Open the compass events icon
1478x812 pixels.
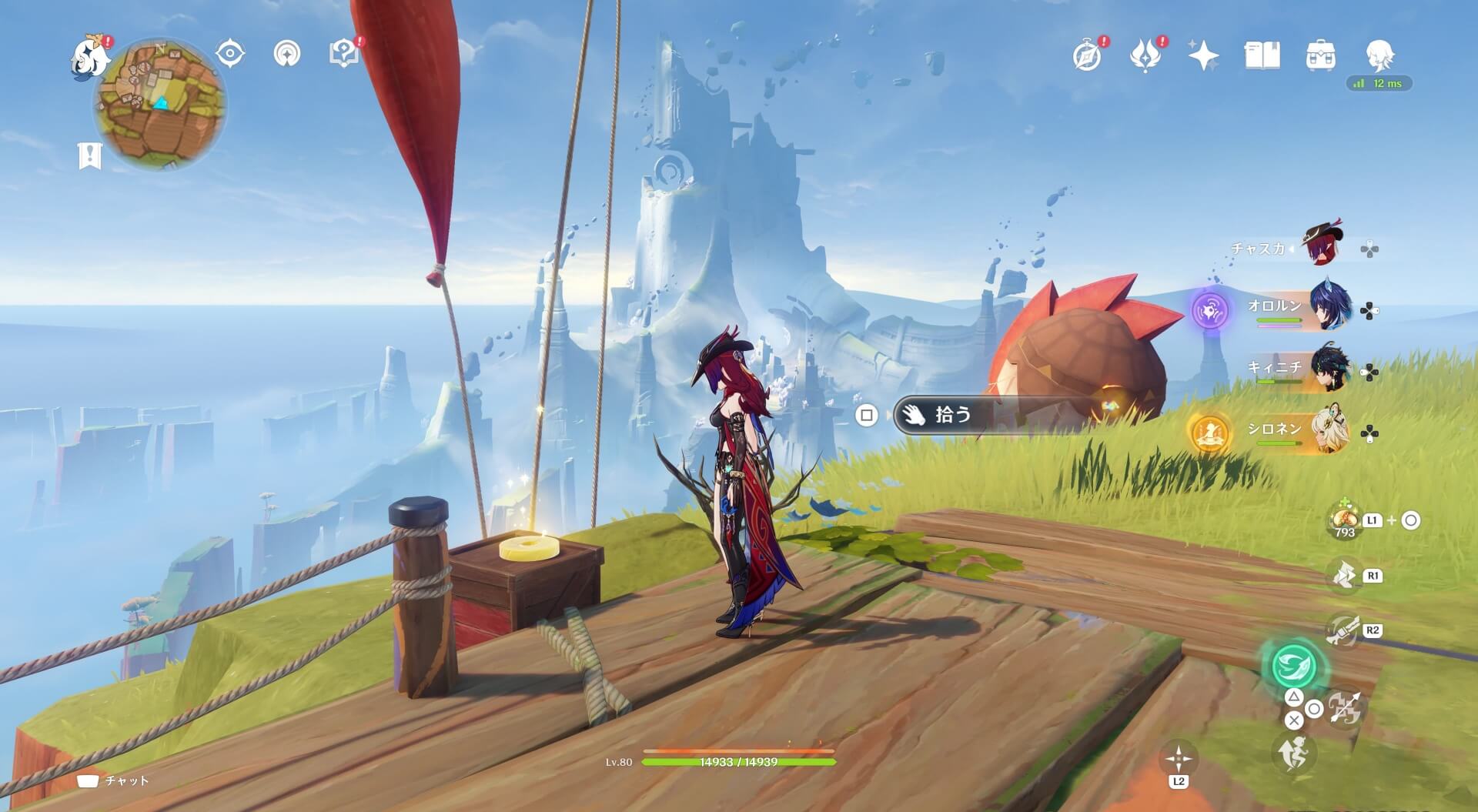click(1087, 55)
